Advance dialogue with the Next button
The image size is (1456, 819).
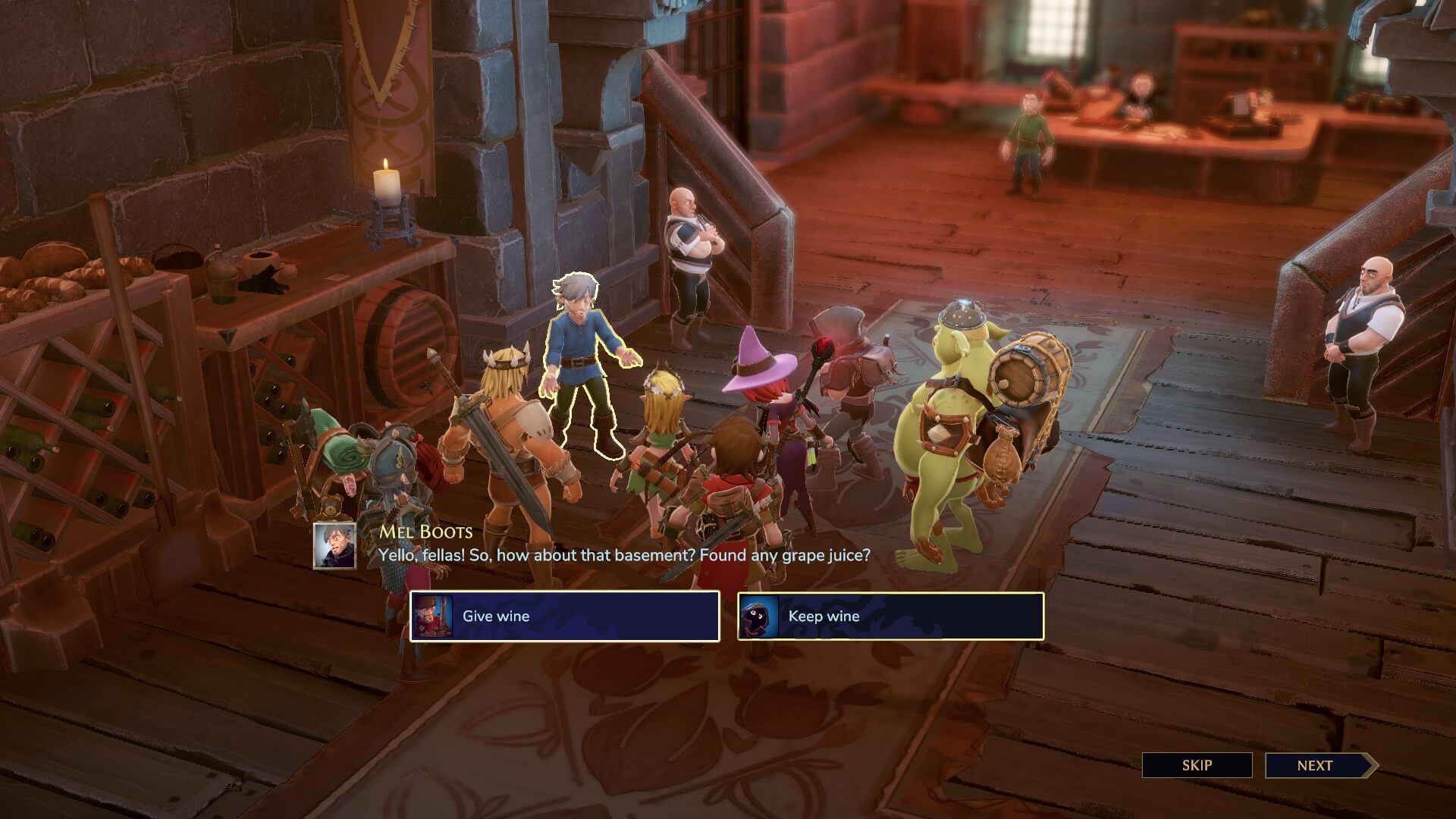[1317, 765]
